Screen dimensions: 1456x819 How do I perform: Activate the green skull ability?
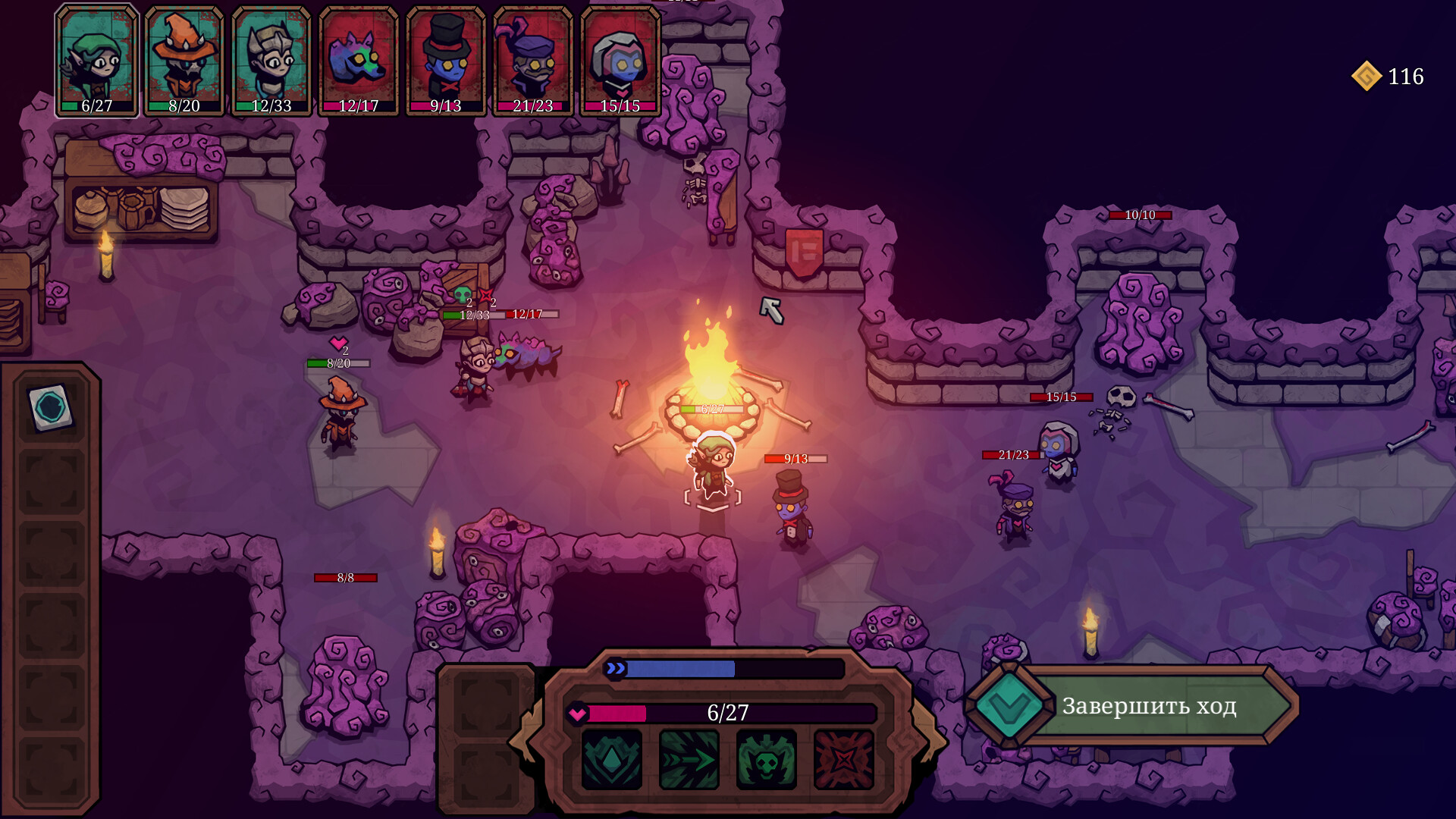click(766, 760)
